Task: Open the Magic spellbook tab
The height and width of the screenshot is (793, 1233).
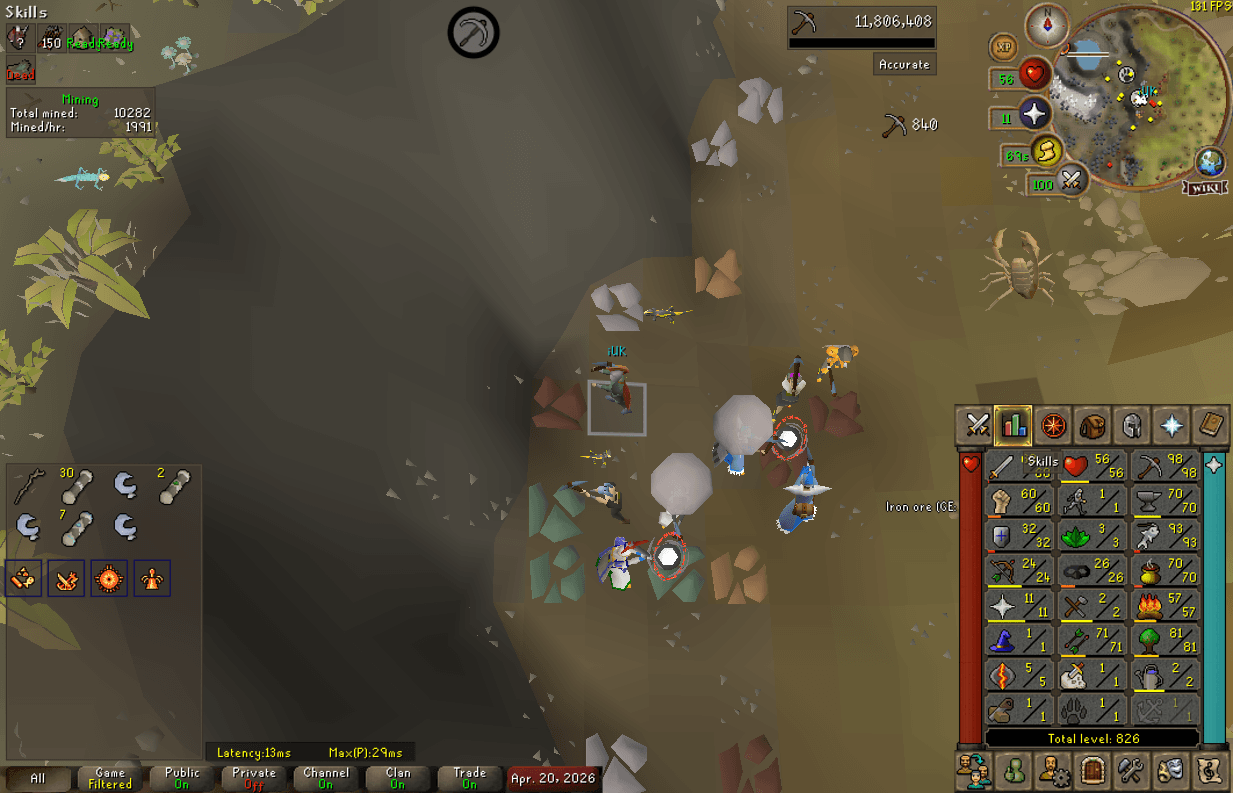Action: coord(1211,425)
